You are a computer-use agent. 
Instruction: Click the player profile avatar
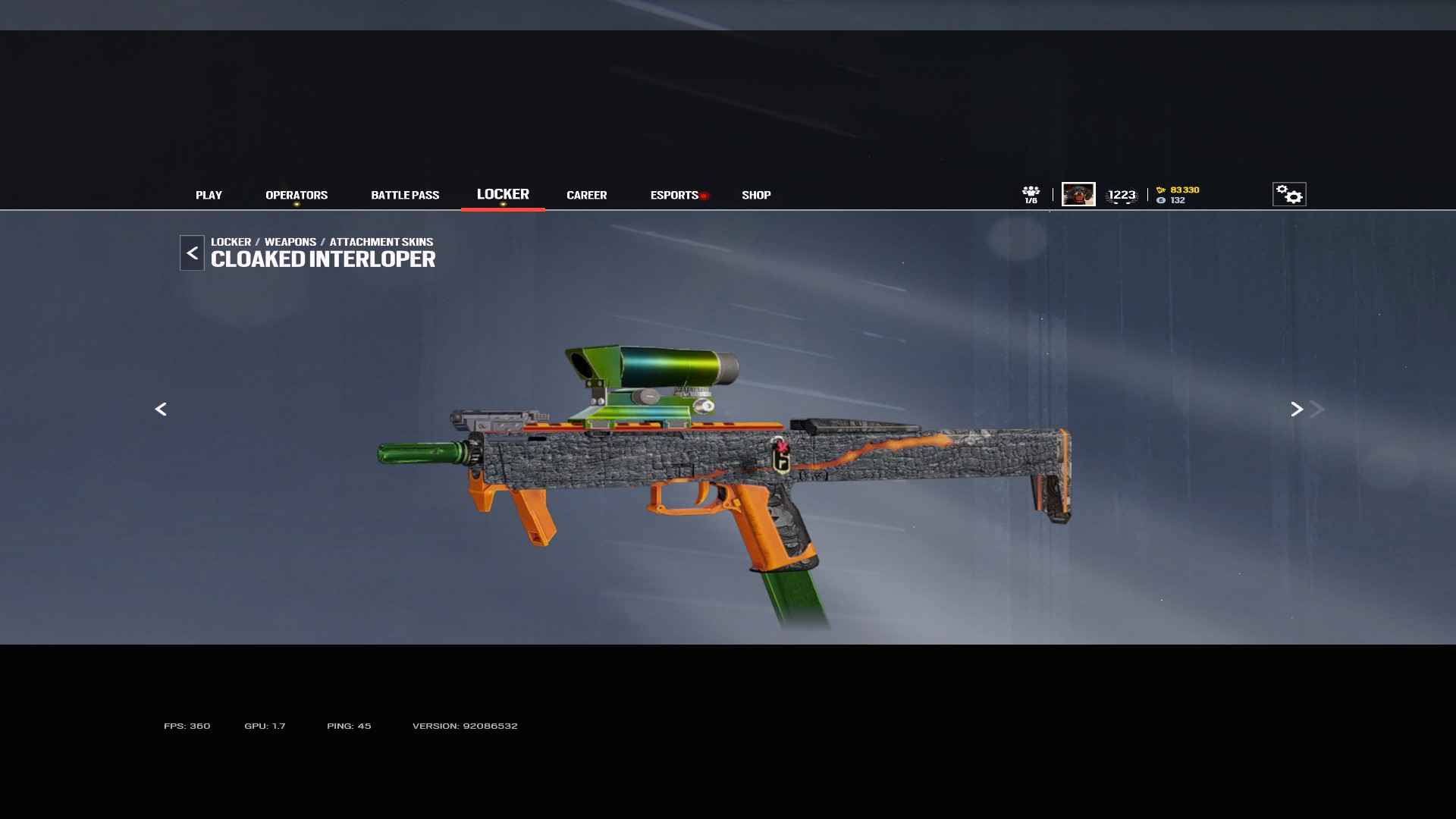point(1078,194)
